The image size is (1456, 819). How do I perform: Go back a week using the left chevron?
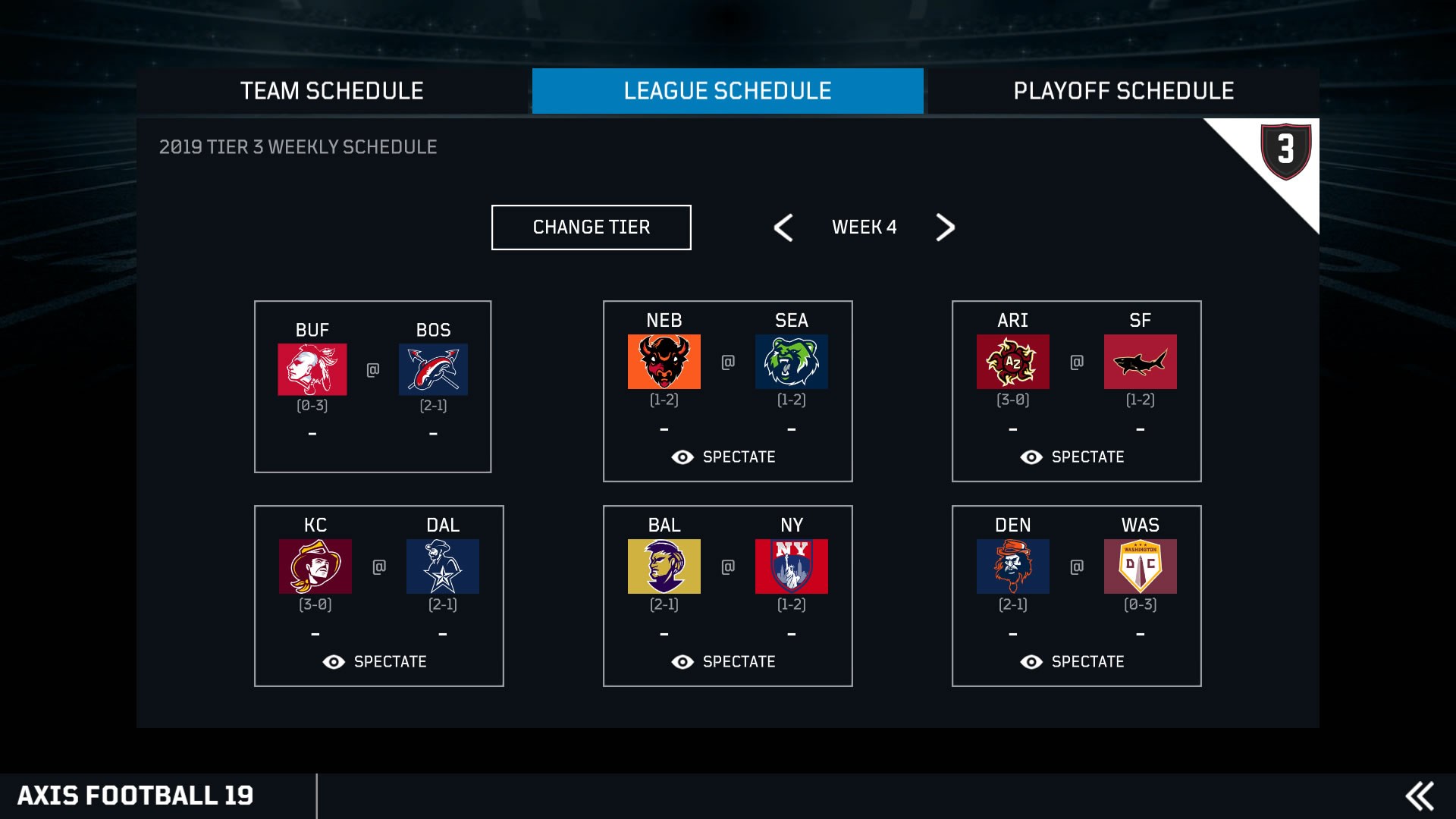pyautogui.click(x=784, y=227)
